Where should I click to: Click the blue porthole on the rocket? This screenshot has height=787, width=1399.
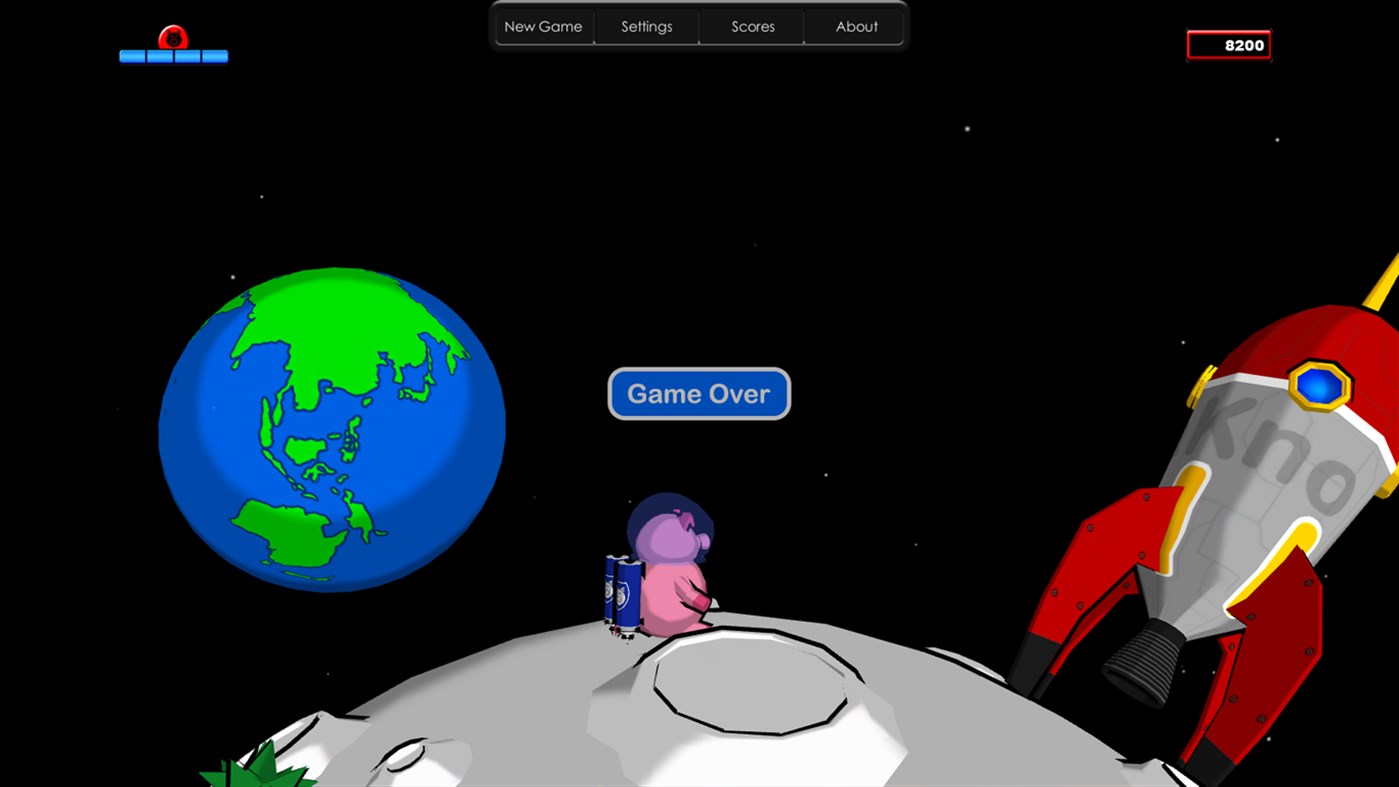(1318, 385)
